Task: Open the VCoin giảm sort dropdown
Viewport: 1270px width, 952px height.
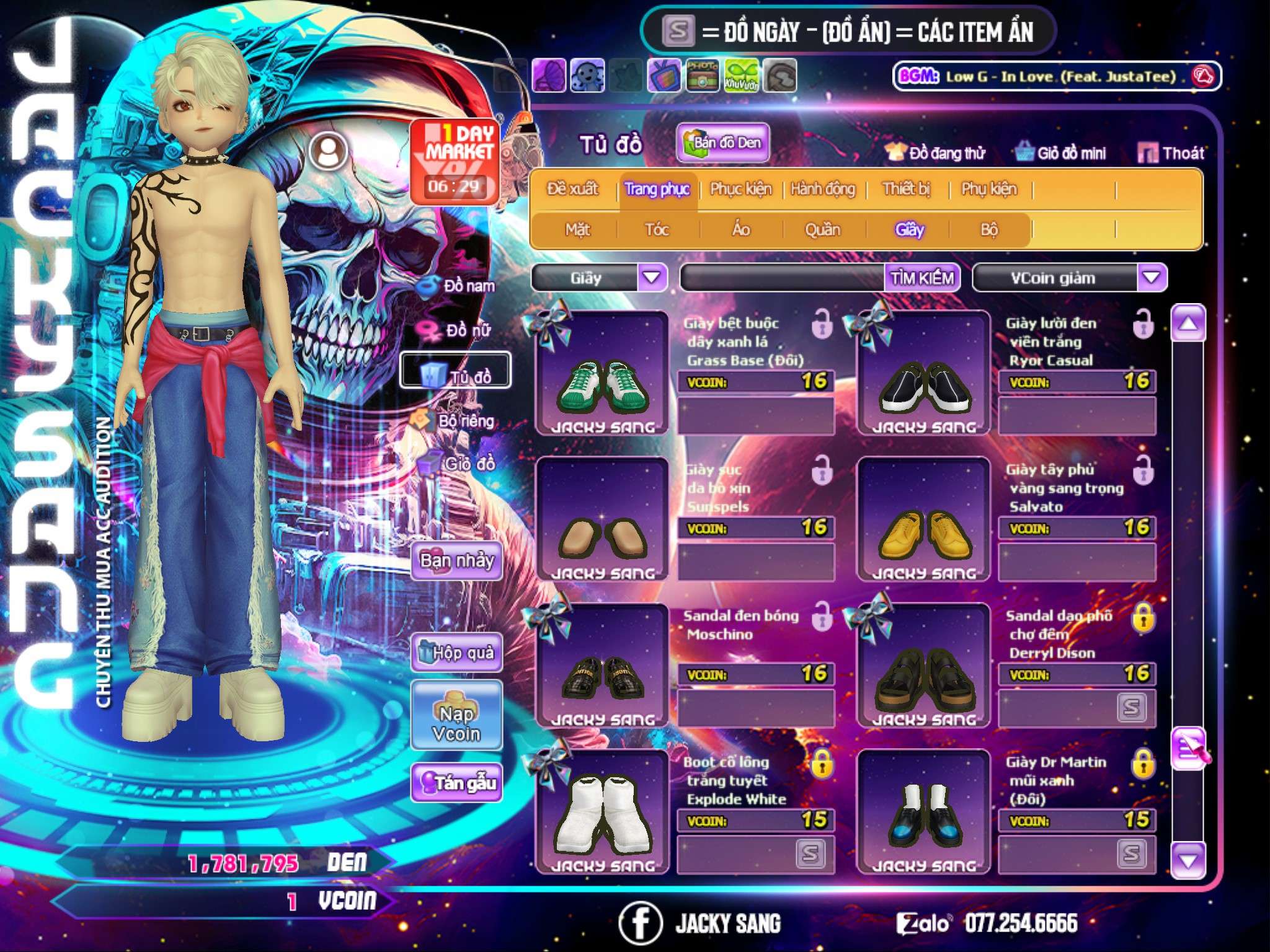Action: pyautogui.click(x=1152, y=278)
